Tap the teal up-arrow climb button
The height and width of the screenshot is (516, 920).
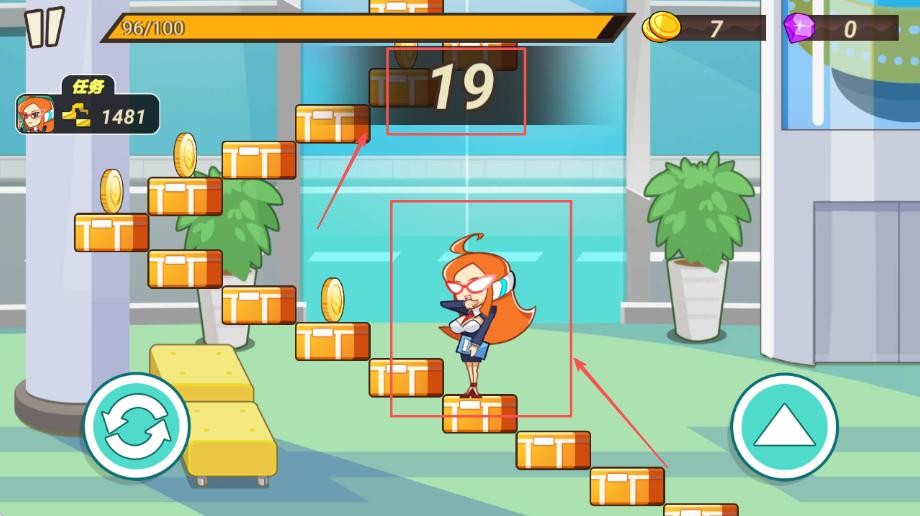[x=784, y=426]
